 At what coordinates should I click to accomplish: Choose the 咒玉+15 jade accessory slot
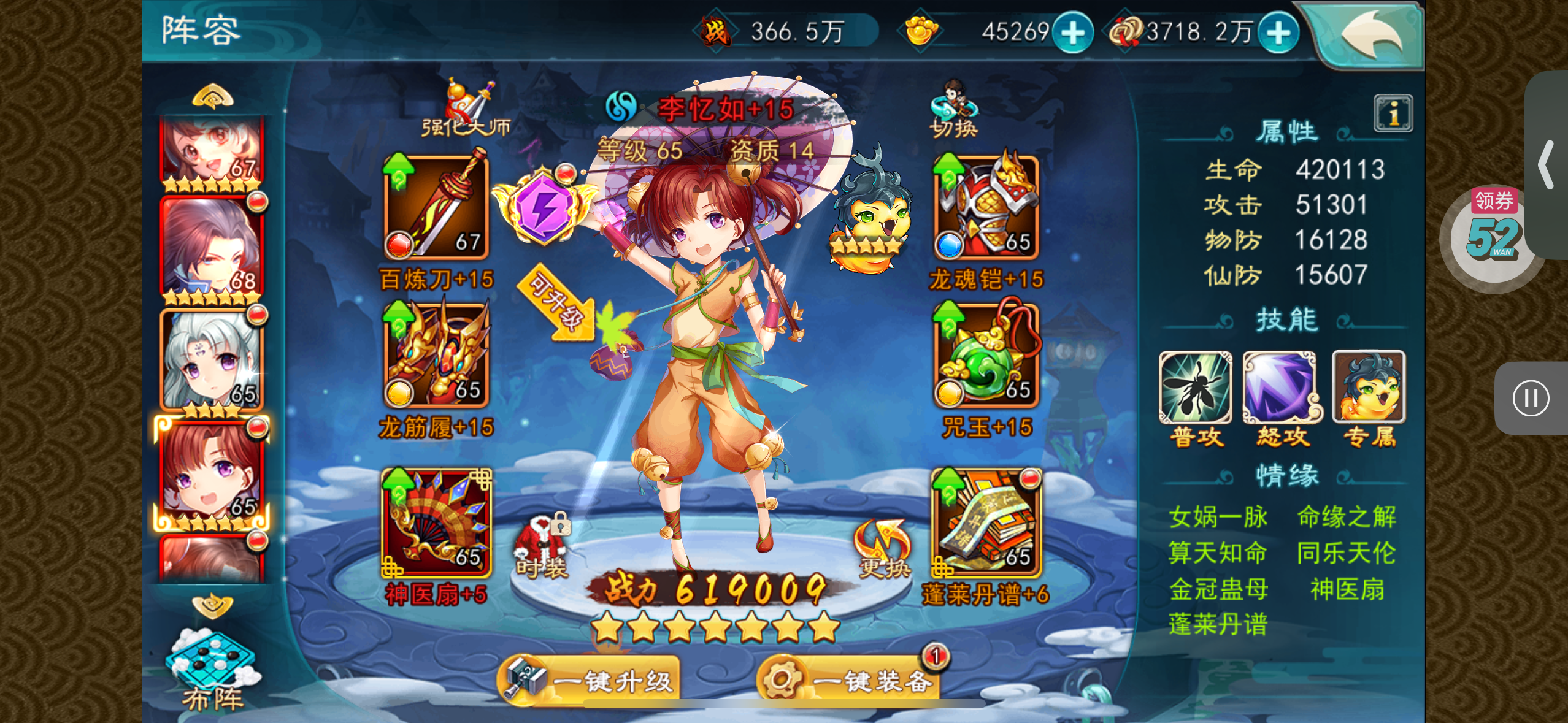[x=986, y=356]
